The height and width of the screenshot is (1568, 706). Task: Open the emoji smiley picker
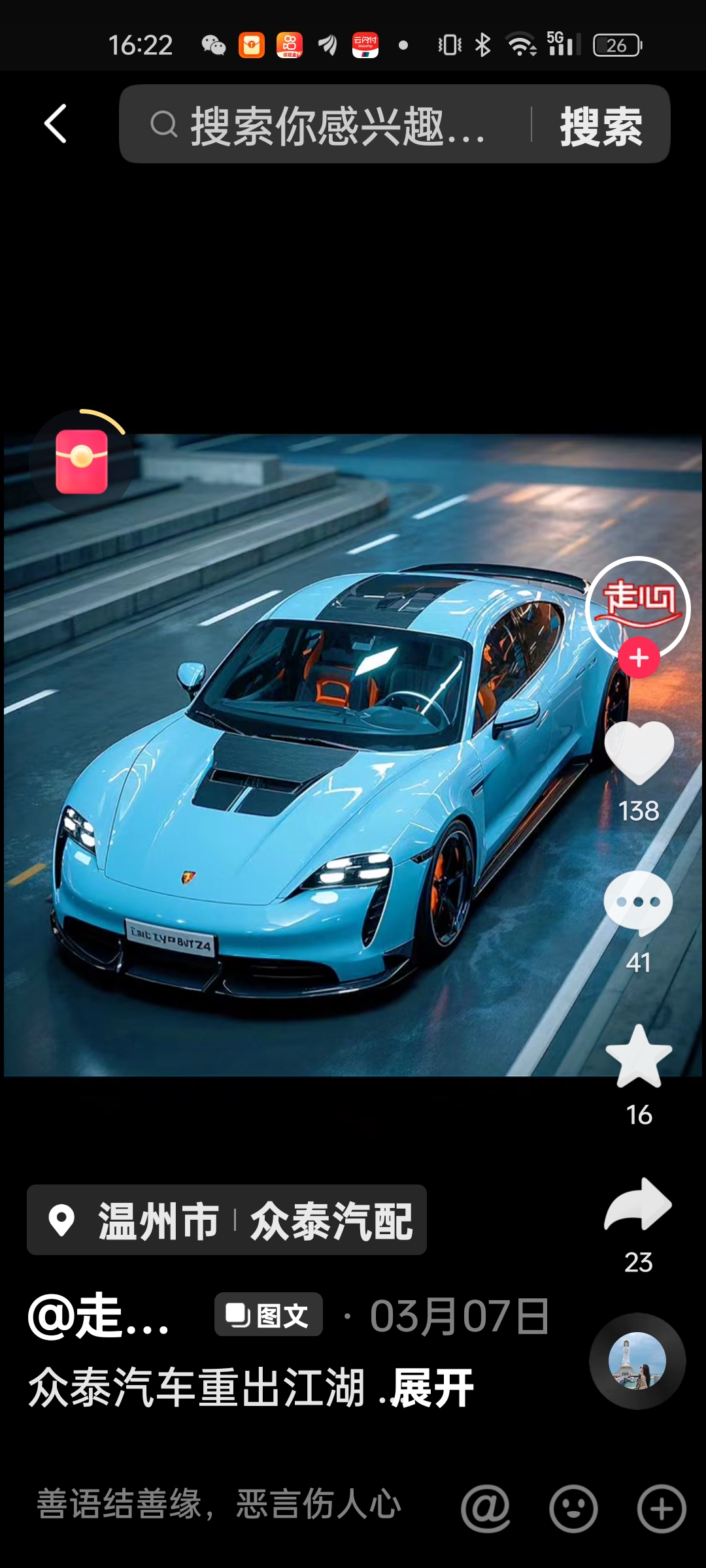[x=573, y=1509]
